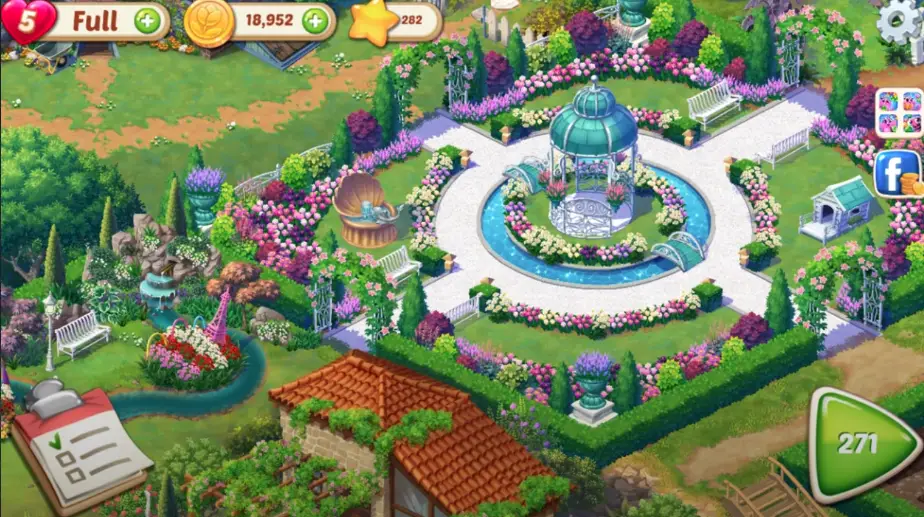Buy more coins via the plus button
The height and width of the screenshot is (517, 924).
[315, 20]
